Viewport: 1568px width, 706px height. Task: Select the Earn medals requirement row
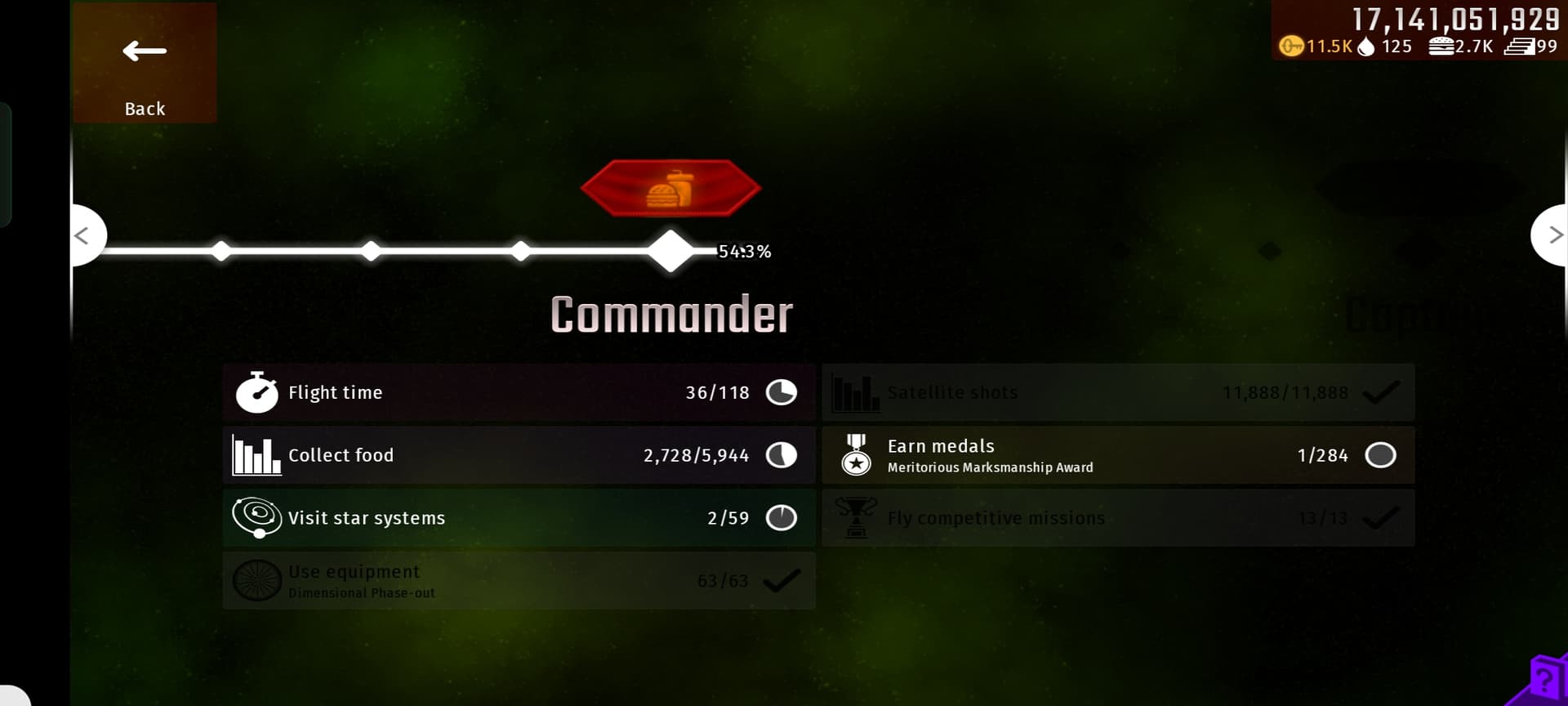(x=1118, y=455)
